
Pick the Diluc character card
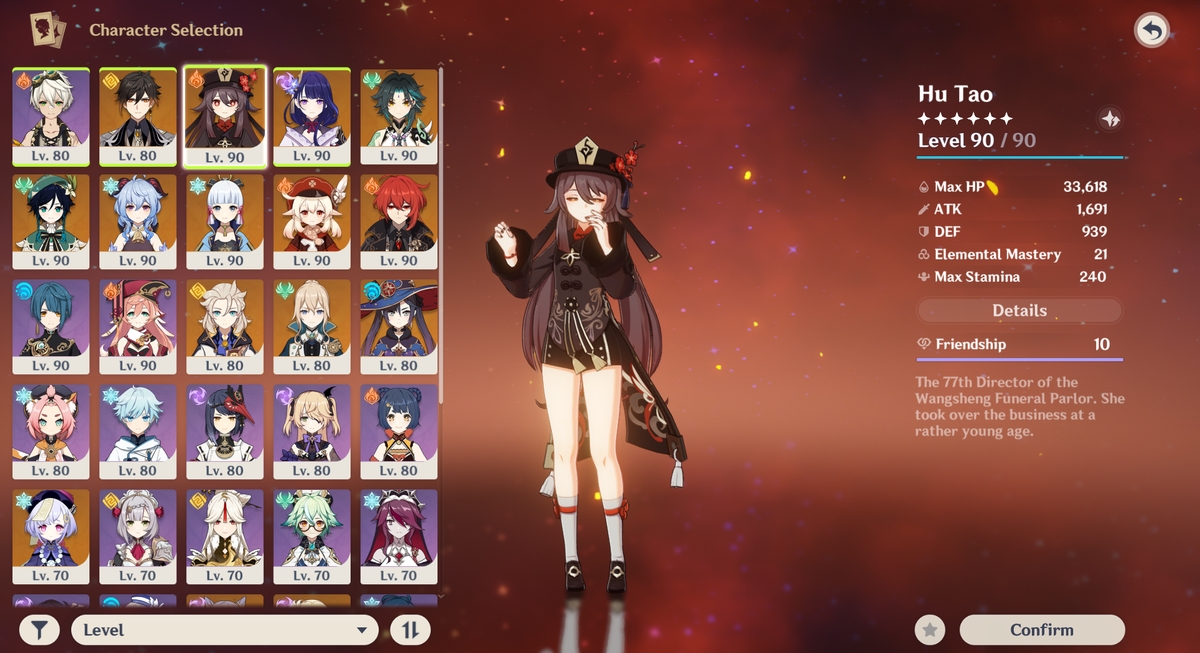coord(399,221)
